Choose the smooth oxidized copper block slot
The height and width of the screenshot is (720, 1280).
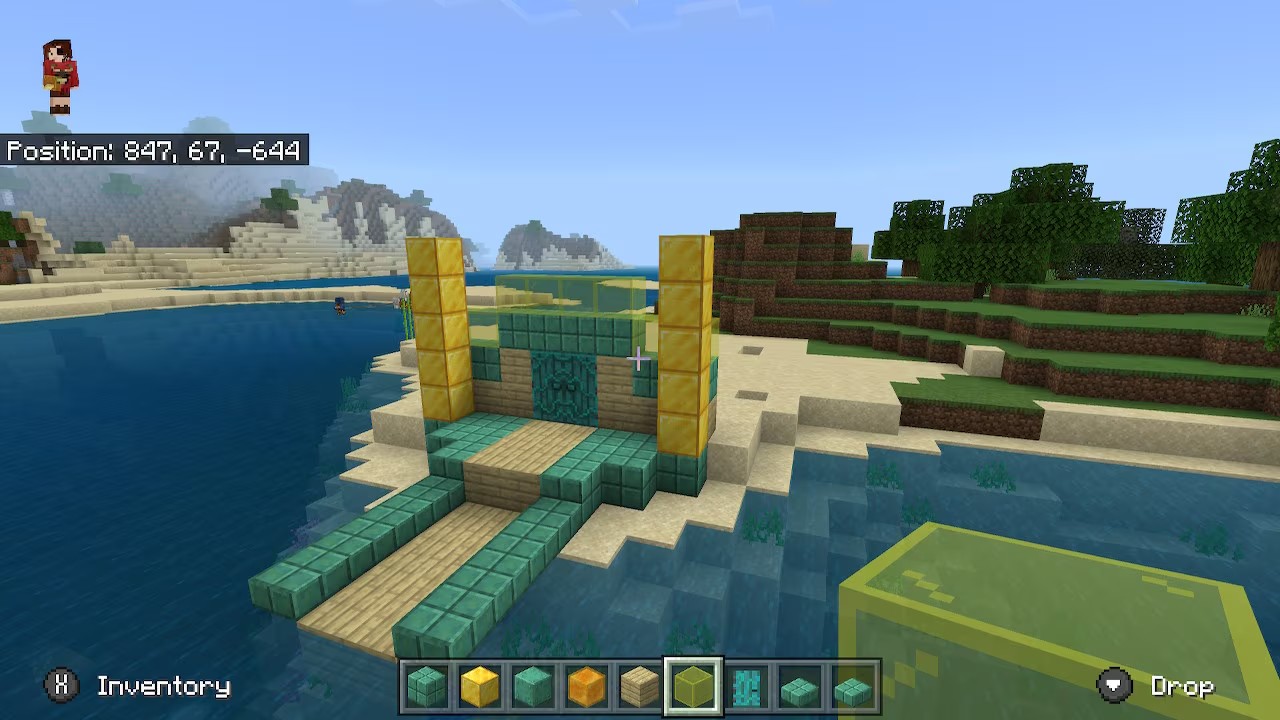click(x=533, y=687)
